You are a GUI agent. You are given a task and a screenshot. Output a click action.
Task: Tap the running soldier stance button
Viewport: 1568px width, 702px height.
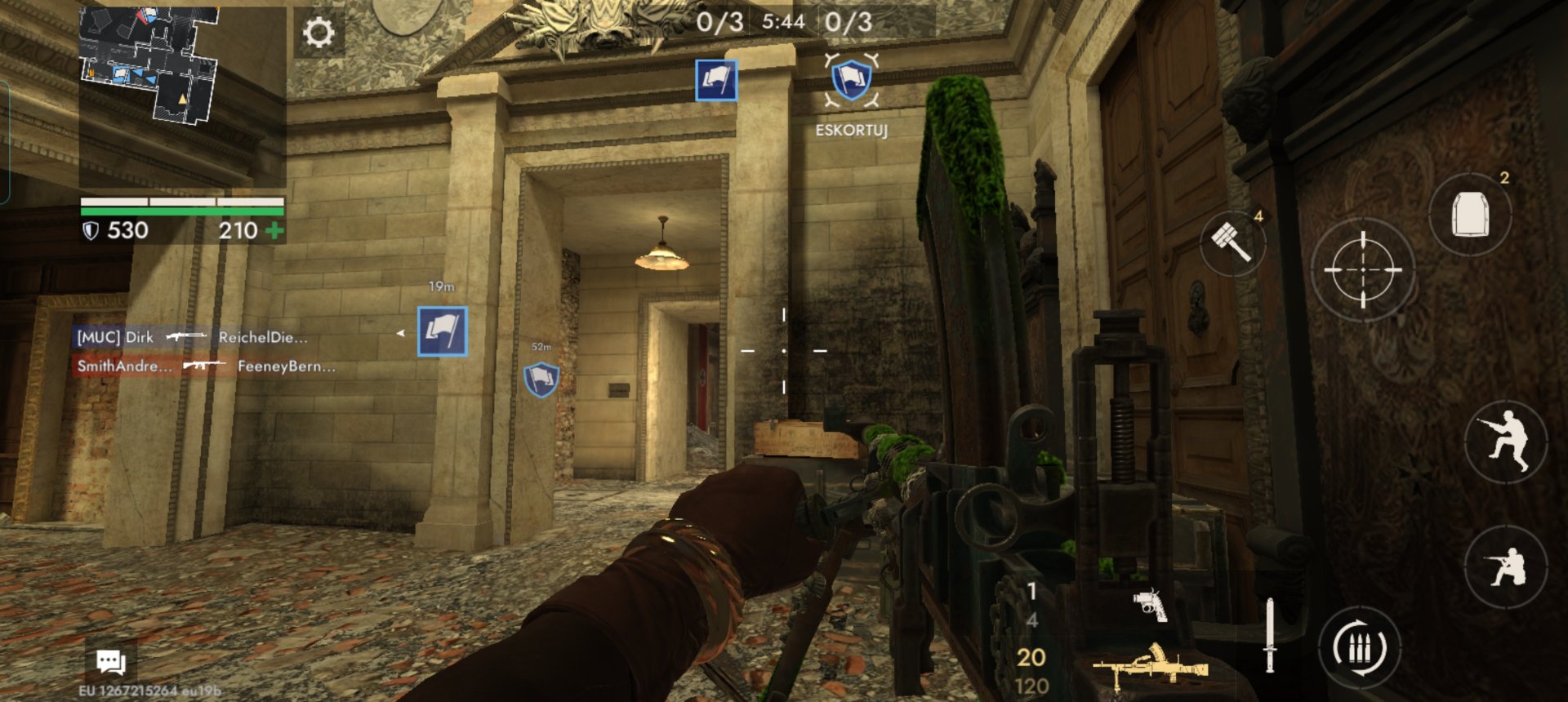[1505, 442]
